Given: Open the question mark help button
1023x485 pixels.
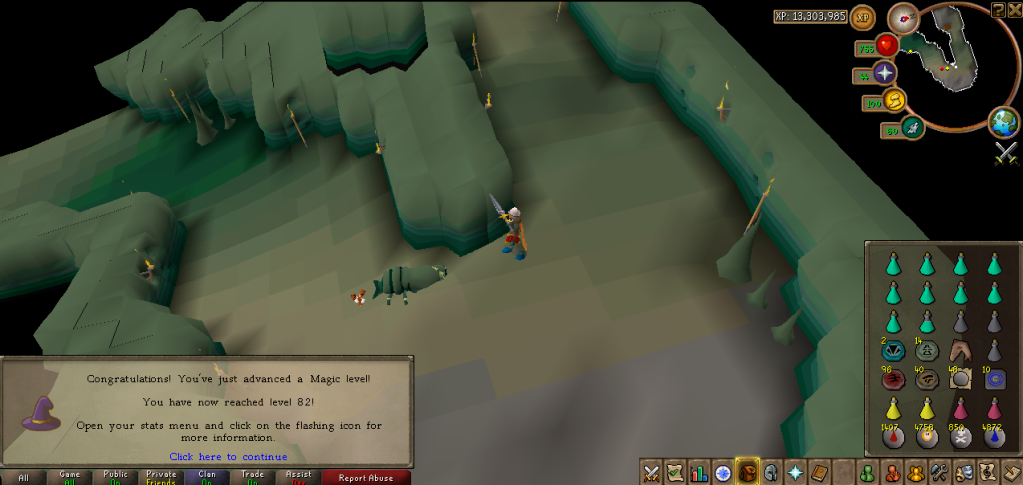Looking at the screenshot, I should 998,9.
